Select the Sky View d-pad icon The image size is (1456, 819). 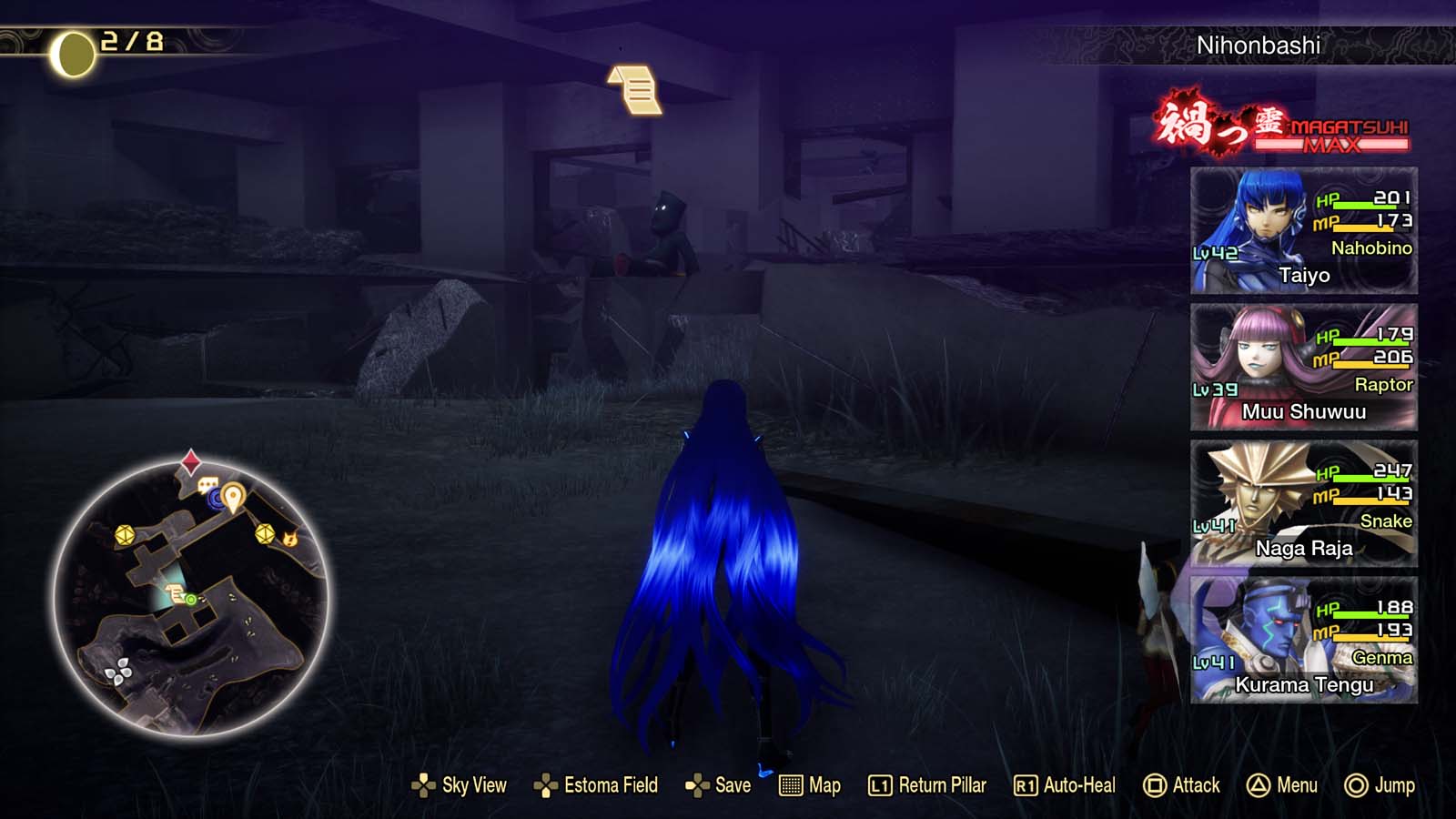pos(422,785)
